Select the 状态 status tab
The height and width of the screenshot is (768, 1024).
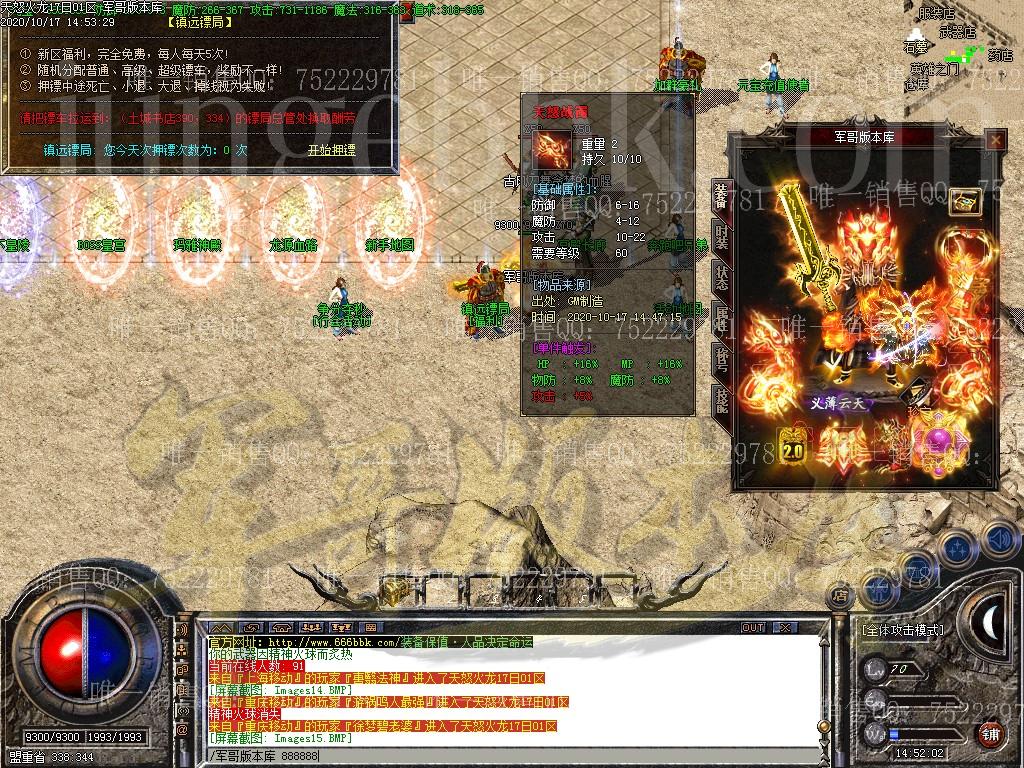click(720, 277)
